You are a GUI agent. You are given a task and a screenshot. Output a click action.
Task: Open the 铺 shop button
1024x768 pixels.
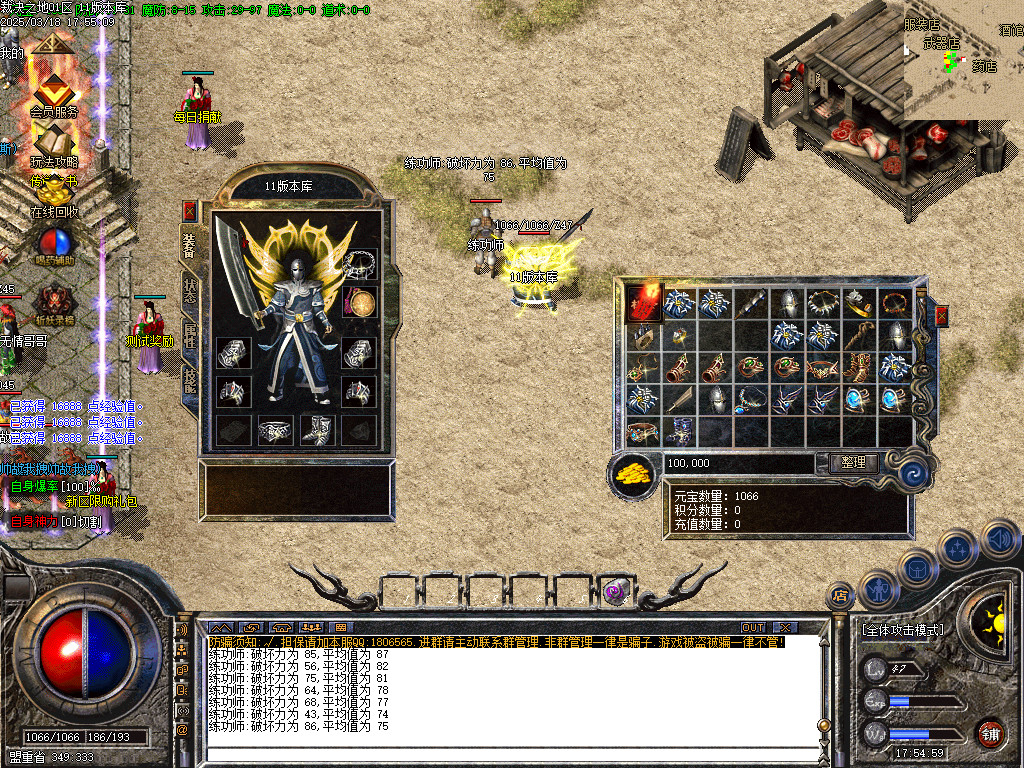coord(990,733)
